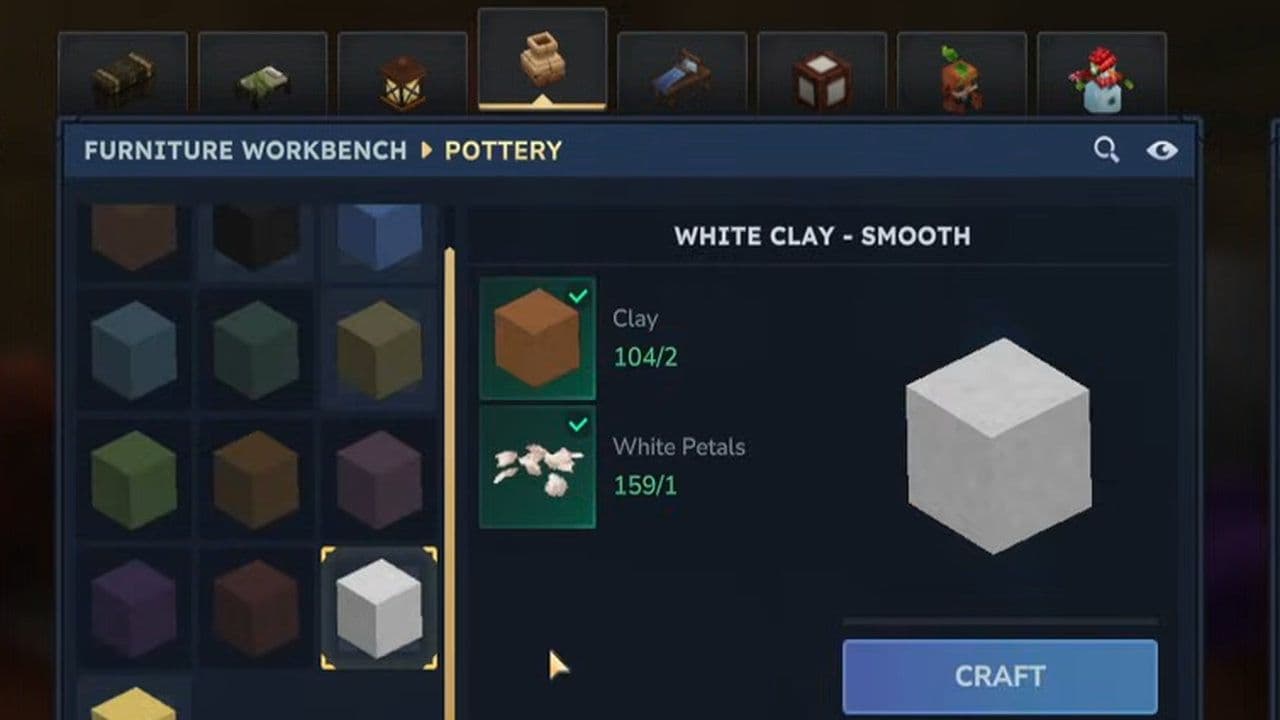Open the green bed category tab

(x=262, y=76)
